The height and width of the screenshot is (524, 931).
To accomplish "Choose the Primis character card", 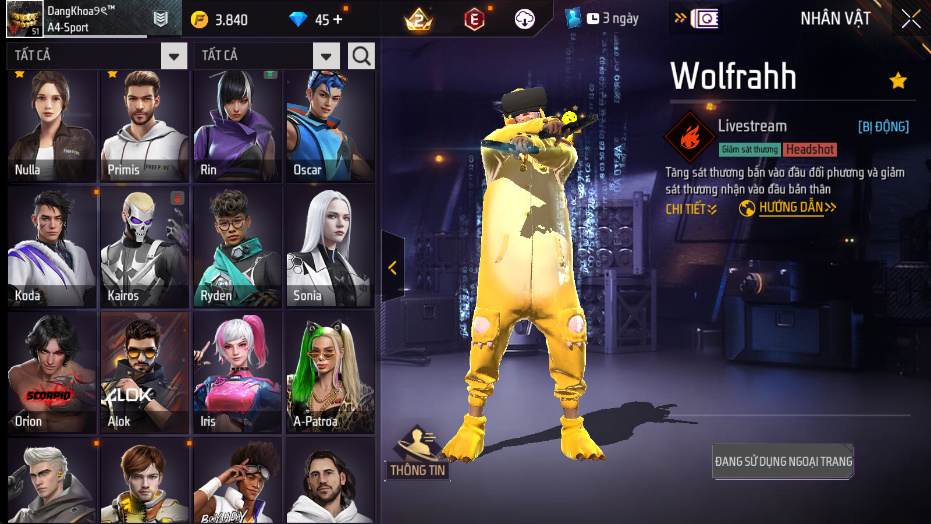I will coord(145,125).
